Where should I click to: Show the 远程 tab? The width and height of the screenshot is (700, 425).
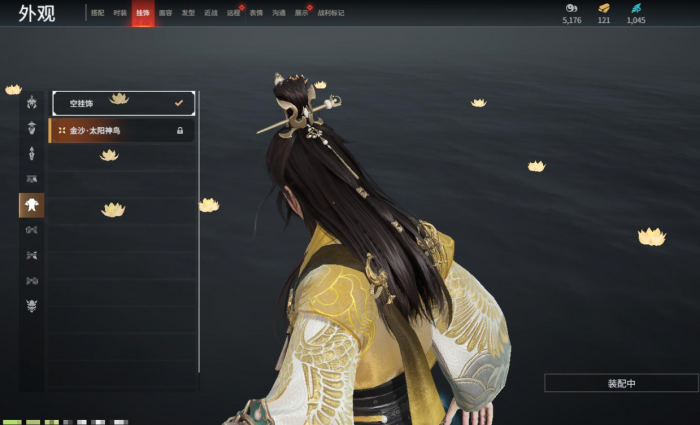click(x=234, y=13)
